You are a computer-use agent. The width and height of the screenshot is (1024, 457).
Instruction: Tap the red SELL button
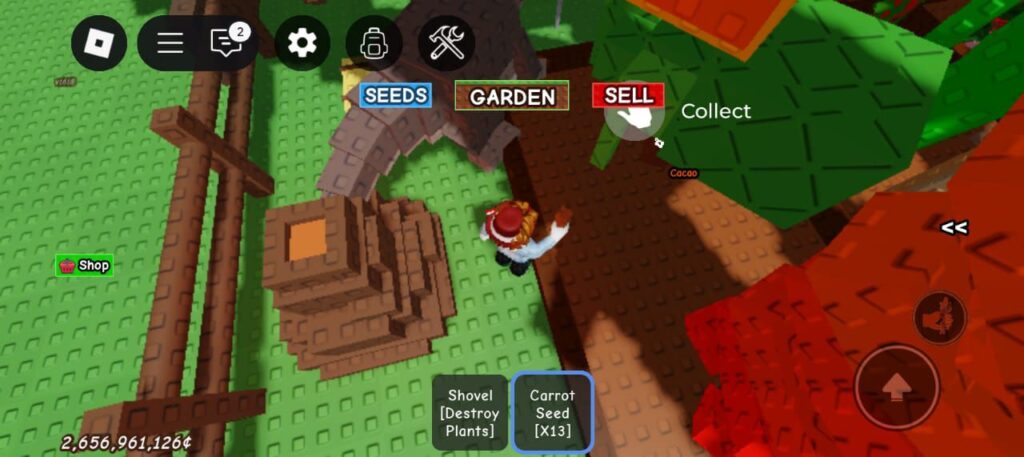628,95
